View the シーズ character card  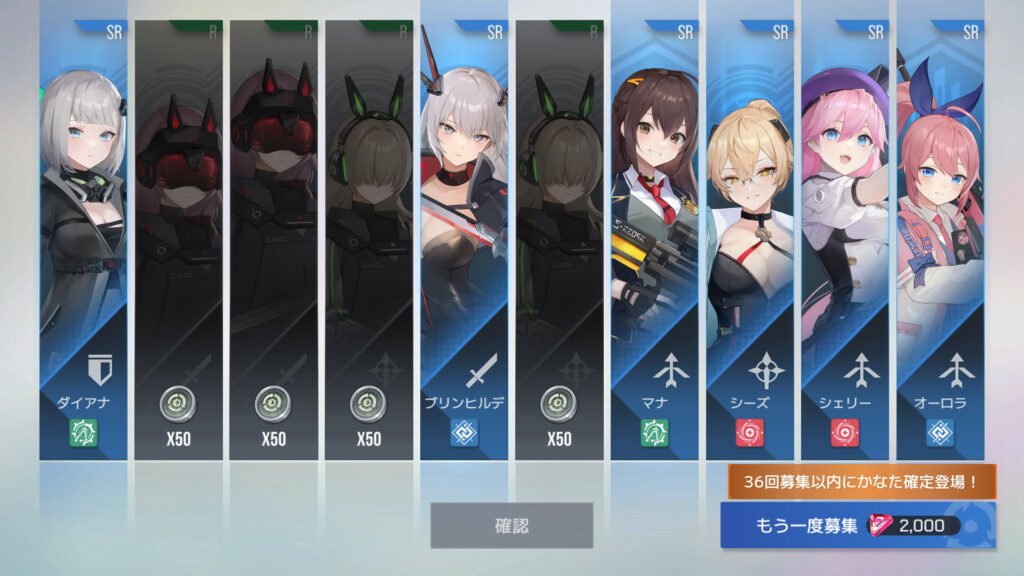tap(750, 240)
